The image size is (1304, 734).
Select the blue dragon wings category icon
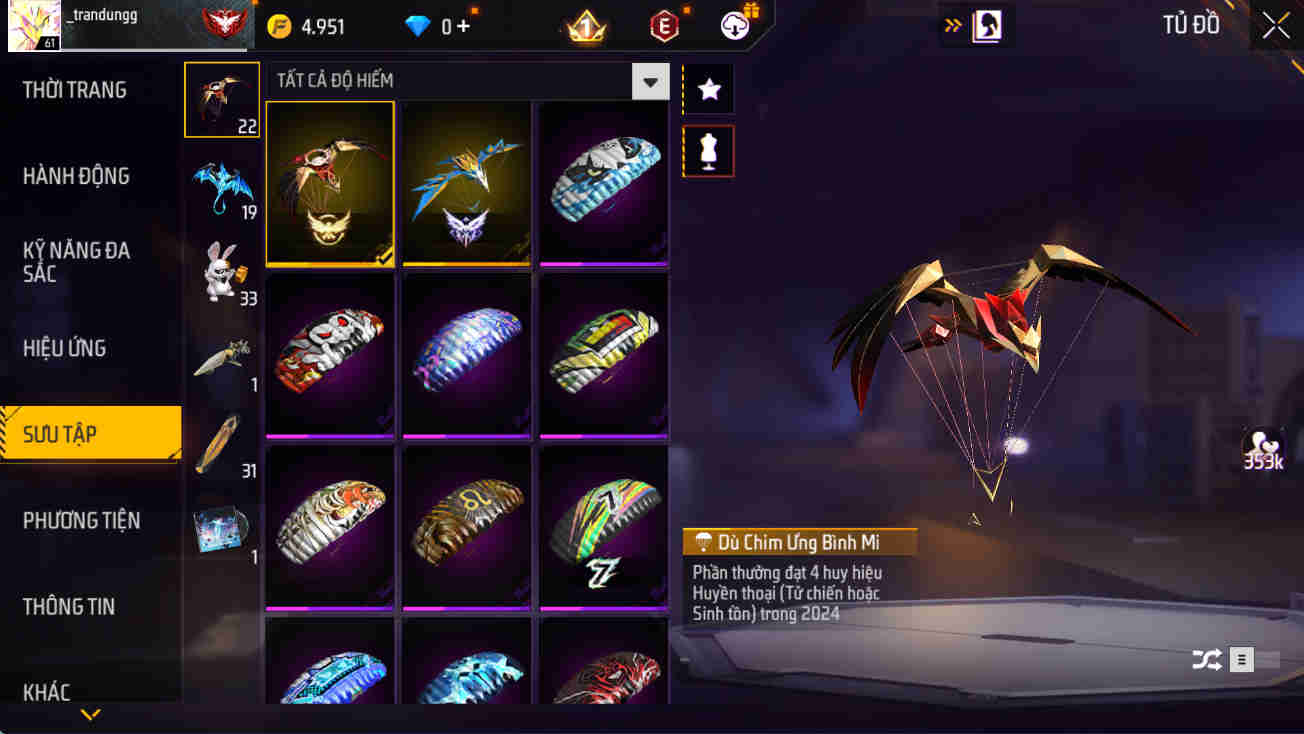pyautogui.click(x=221, y=180)
